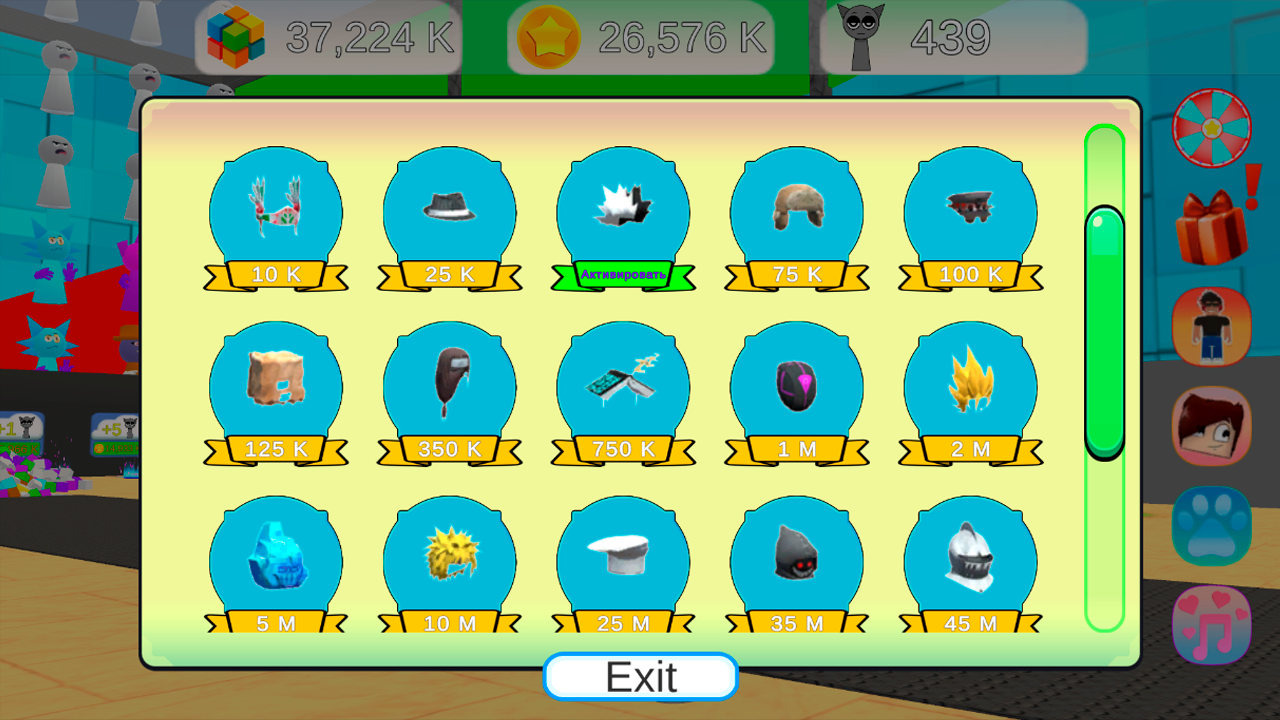Select the girl face avatar icon
The width and height of the screenshot is (1280, 720).
pyautogui.click(x=1211, y=426)
